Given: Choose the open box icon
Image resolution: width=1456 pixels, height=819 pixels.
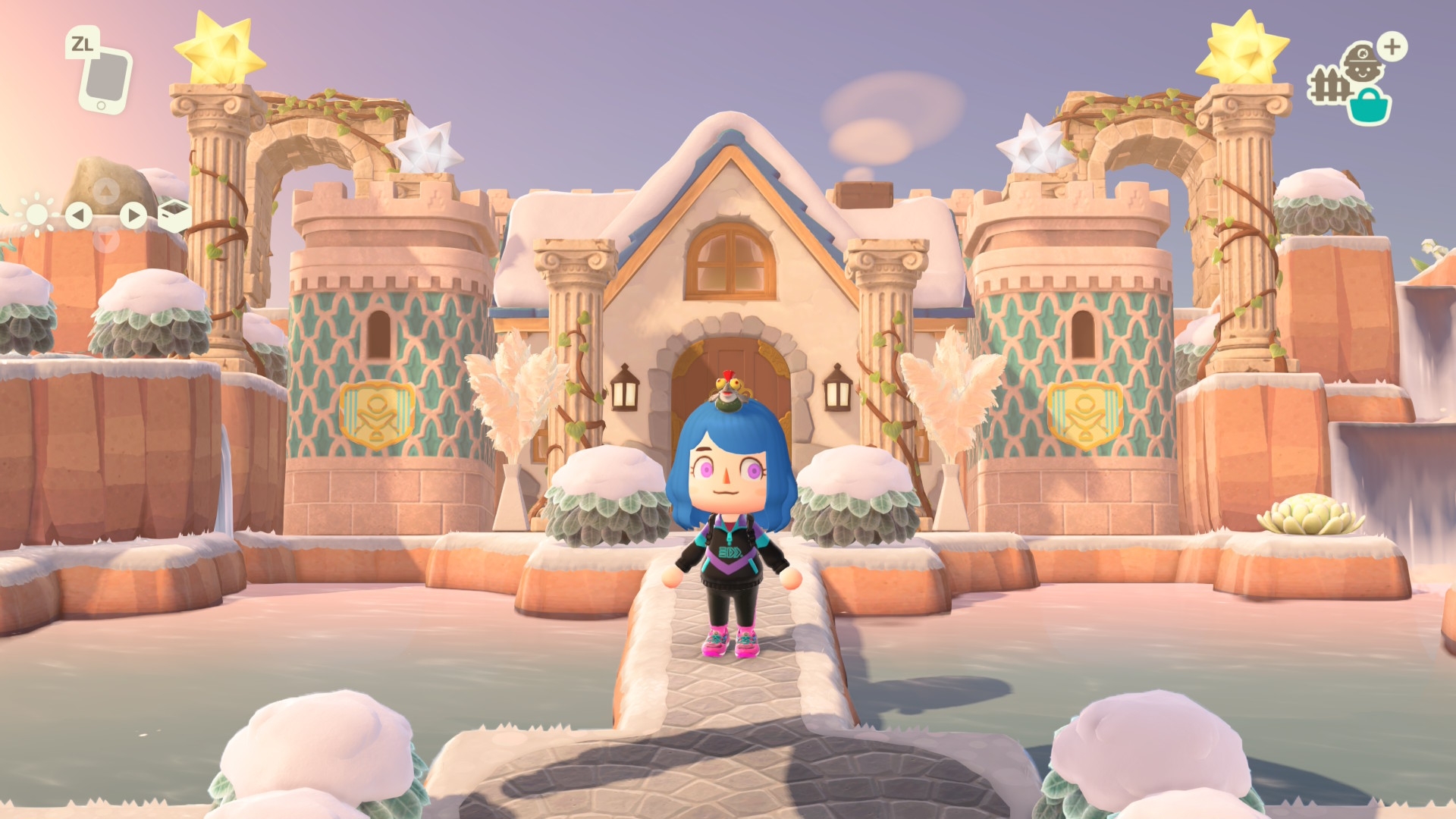Looking at the screenshot, I should [174, 216].
